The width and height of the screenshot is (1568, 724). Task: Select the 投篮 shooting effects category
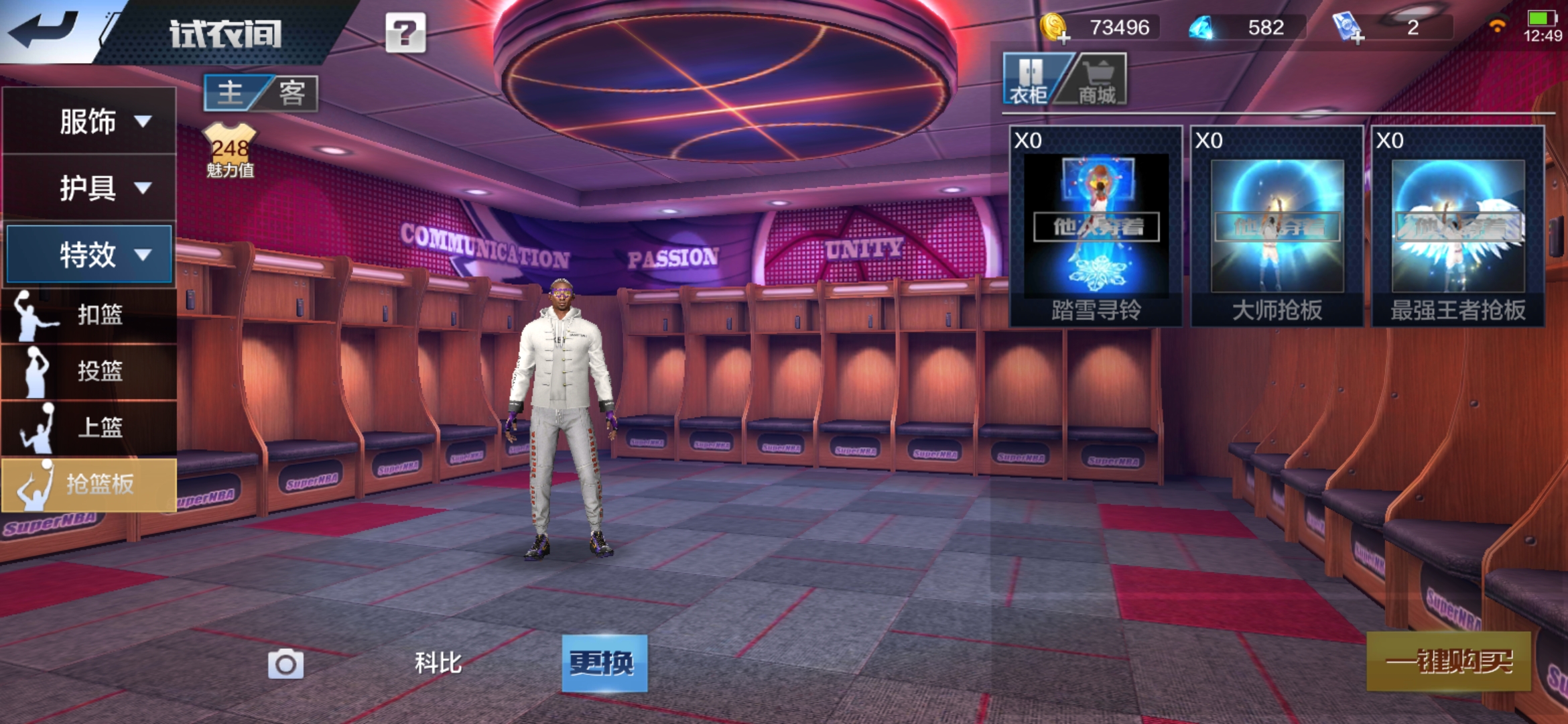coord(90,371)
